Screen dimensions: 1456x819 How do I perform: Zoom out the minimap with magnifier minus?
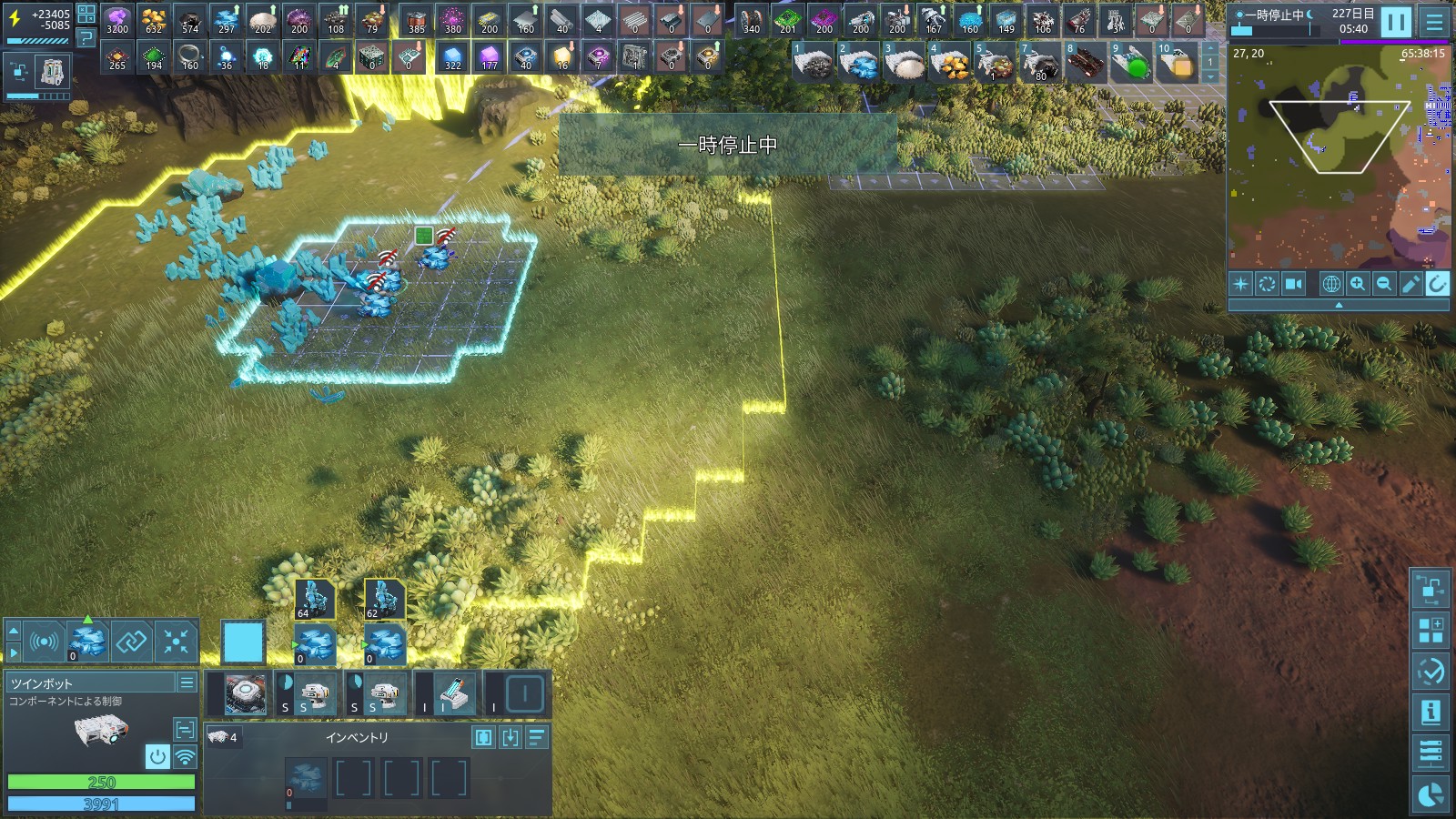(1384, 284)
